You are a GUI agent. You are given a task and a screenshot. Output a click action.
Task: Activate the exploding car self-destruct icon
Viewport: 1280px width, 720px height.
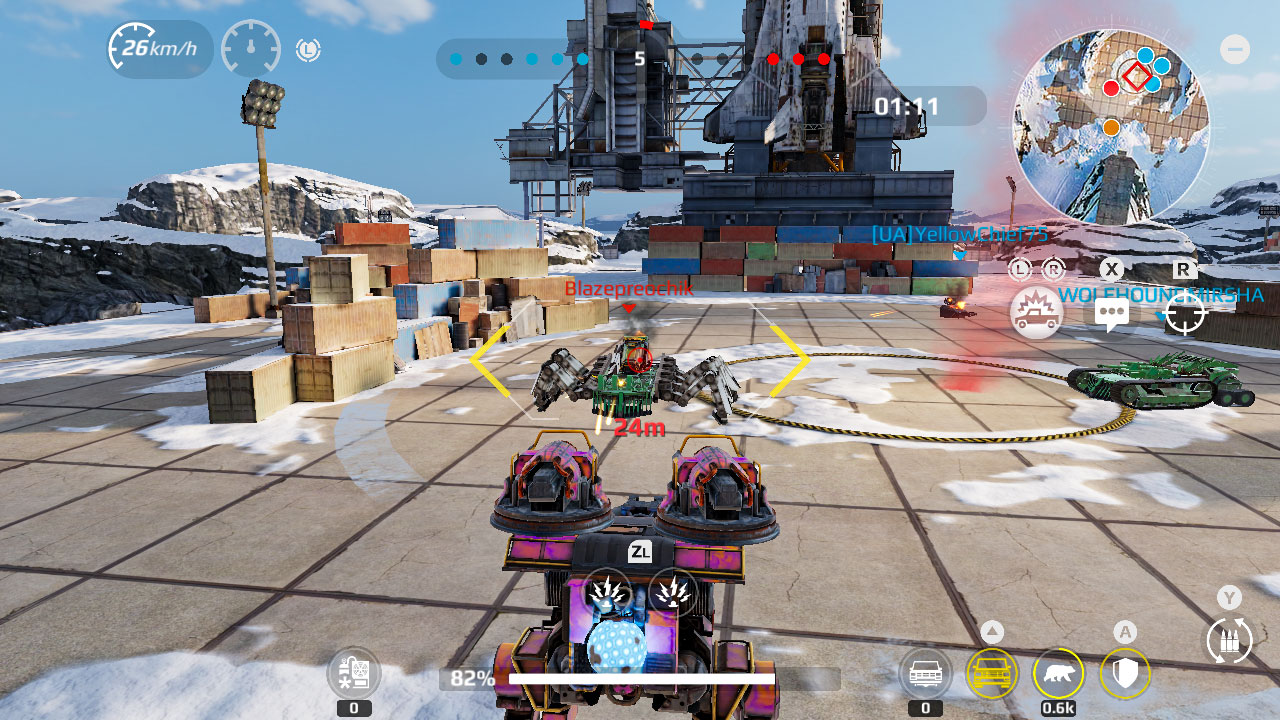click(1036, 313)
